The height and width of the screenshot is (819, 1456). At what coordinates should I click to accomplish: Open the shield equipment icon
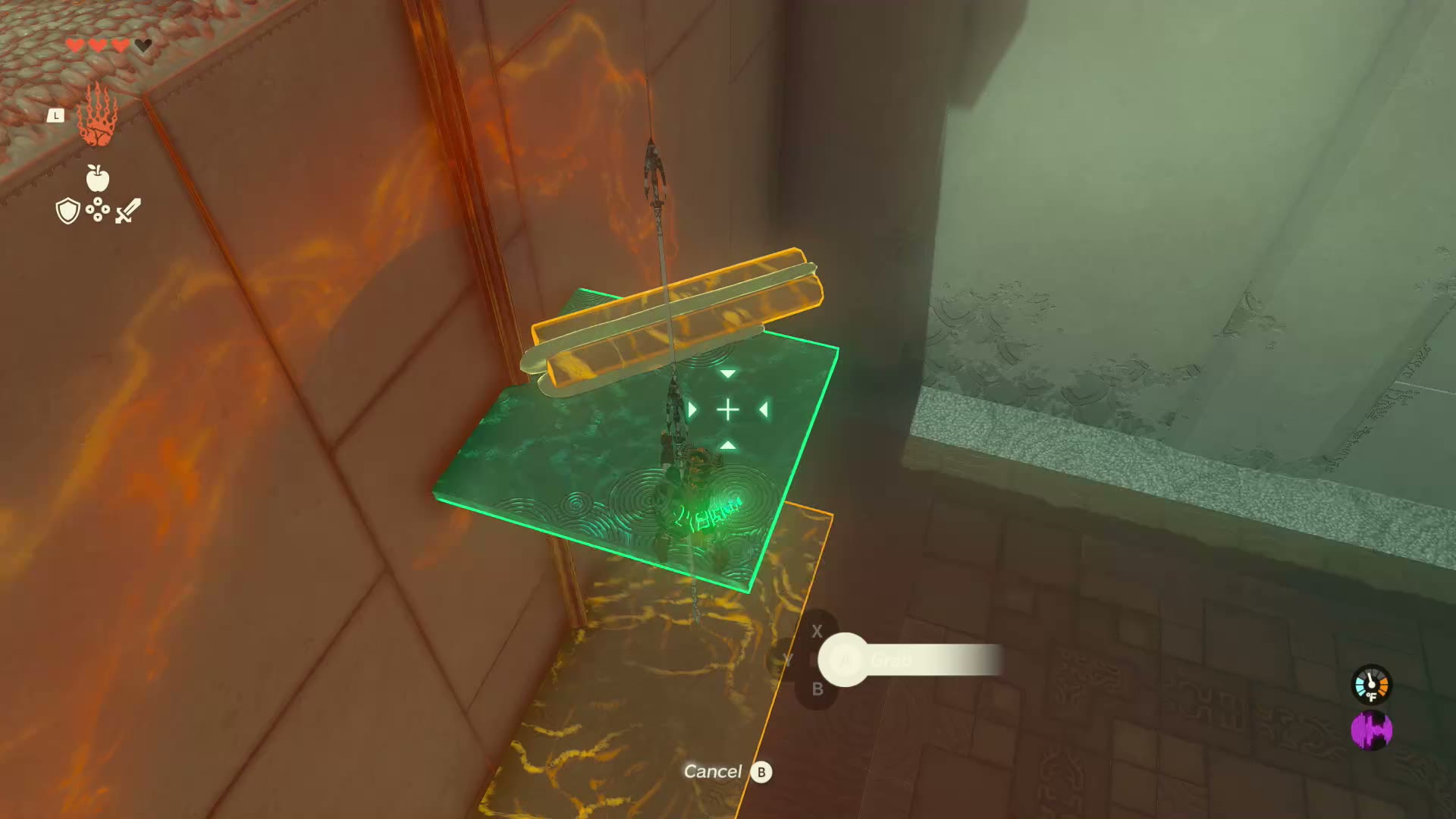(x=67, y=211)
